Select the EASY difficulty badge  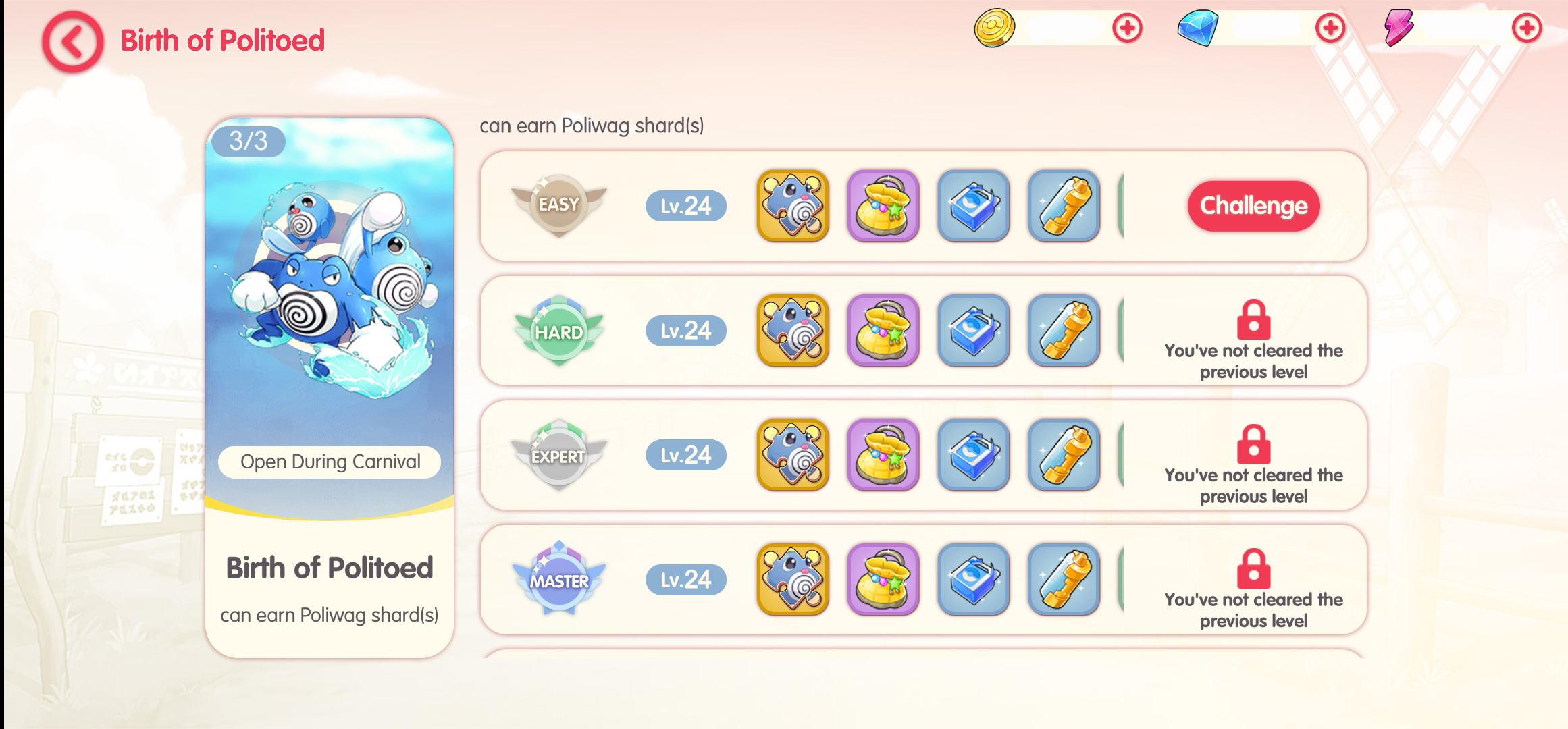(560, 205)
